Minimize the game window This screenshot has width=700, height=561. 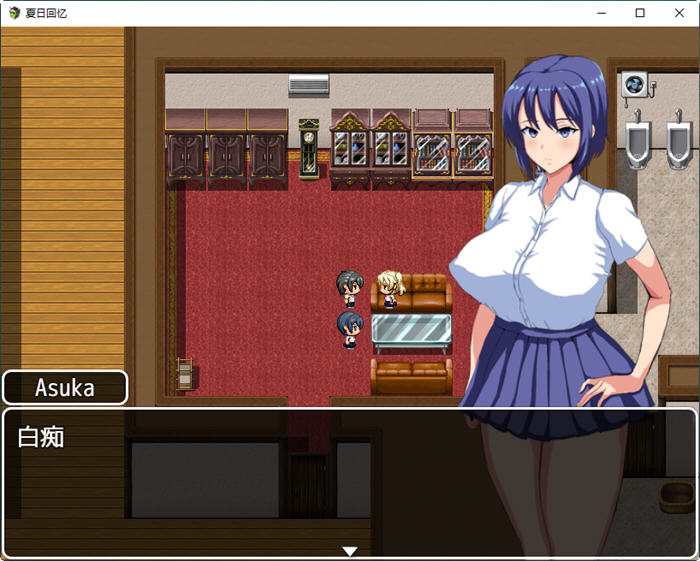coord(603,13)
